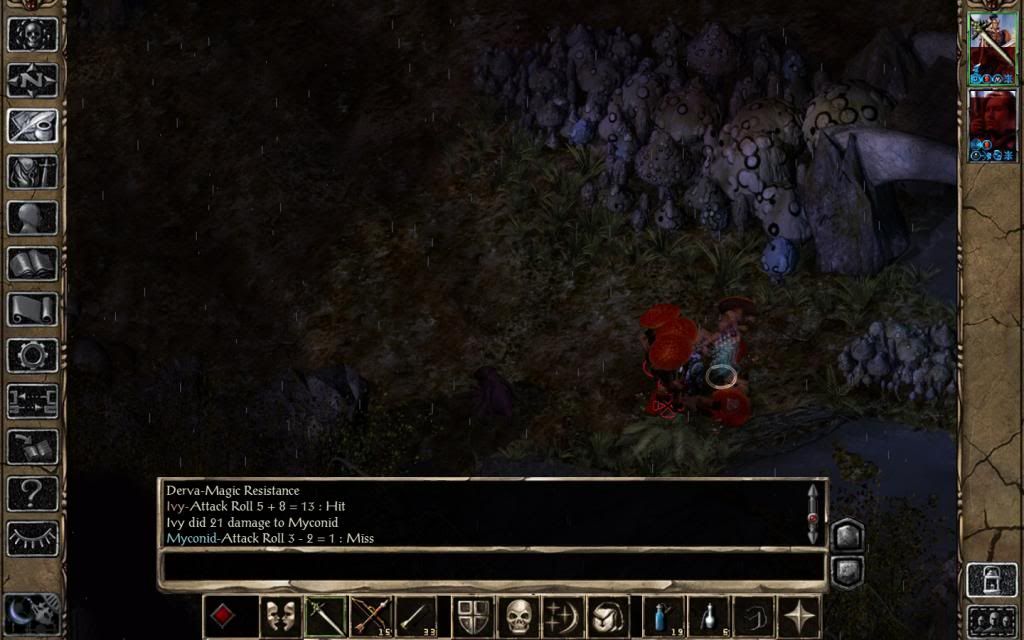Screen dimensions: 1024x640
Task: Toggle the closed-eye hide interface button
Action: click(33, 538)
